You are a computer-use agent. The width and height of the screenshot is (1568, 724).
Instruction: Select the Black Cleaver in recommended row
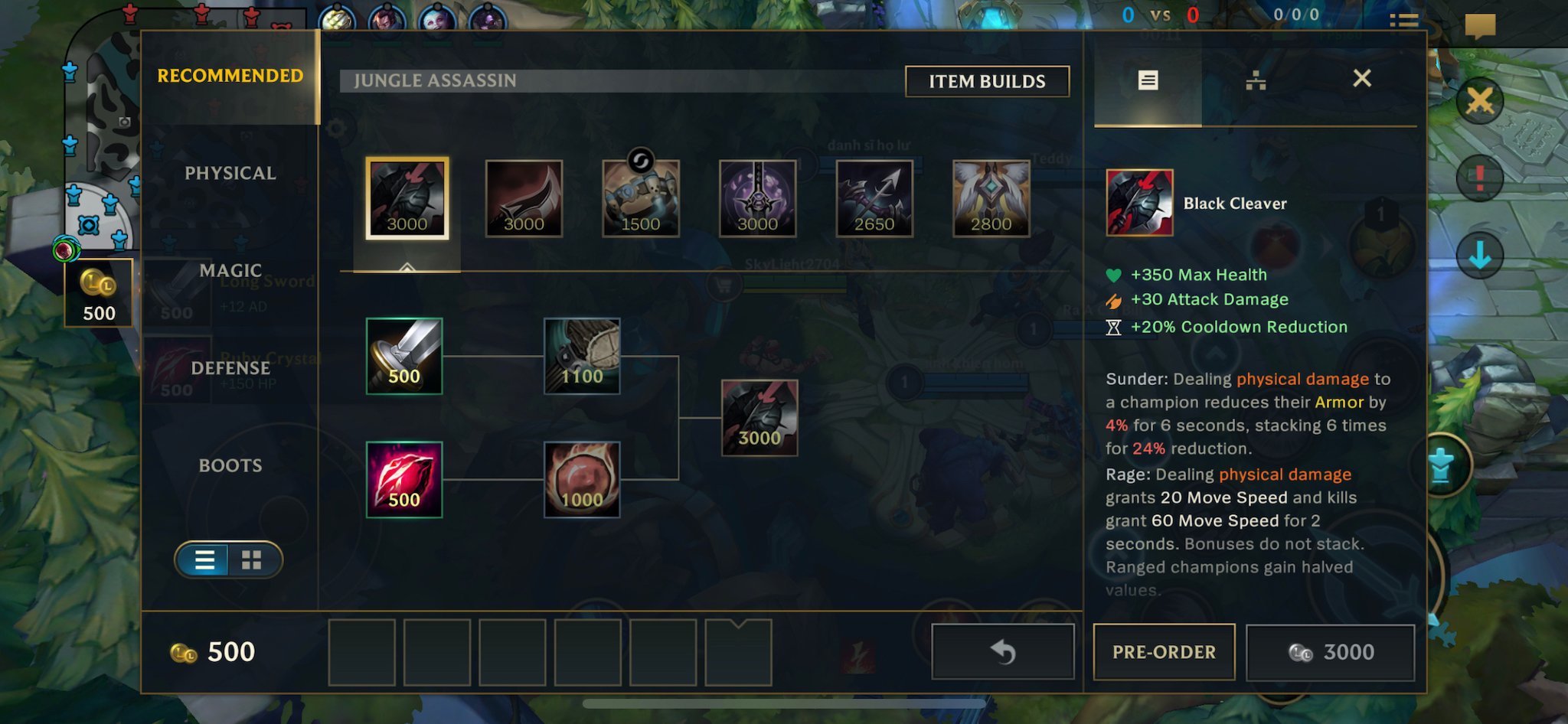pos(407,198)
